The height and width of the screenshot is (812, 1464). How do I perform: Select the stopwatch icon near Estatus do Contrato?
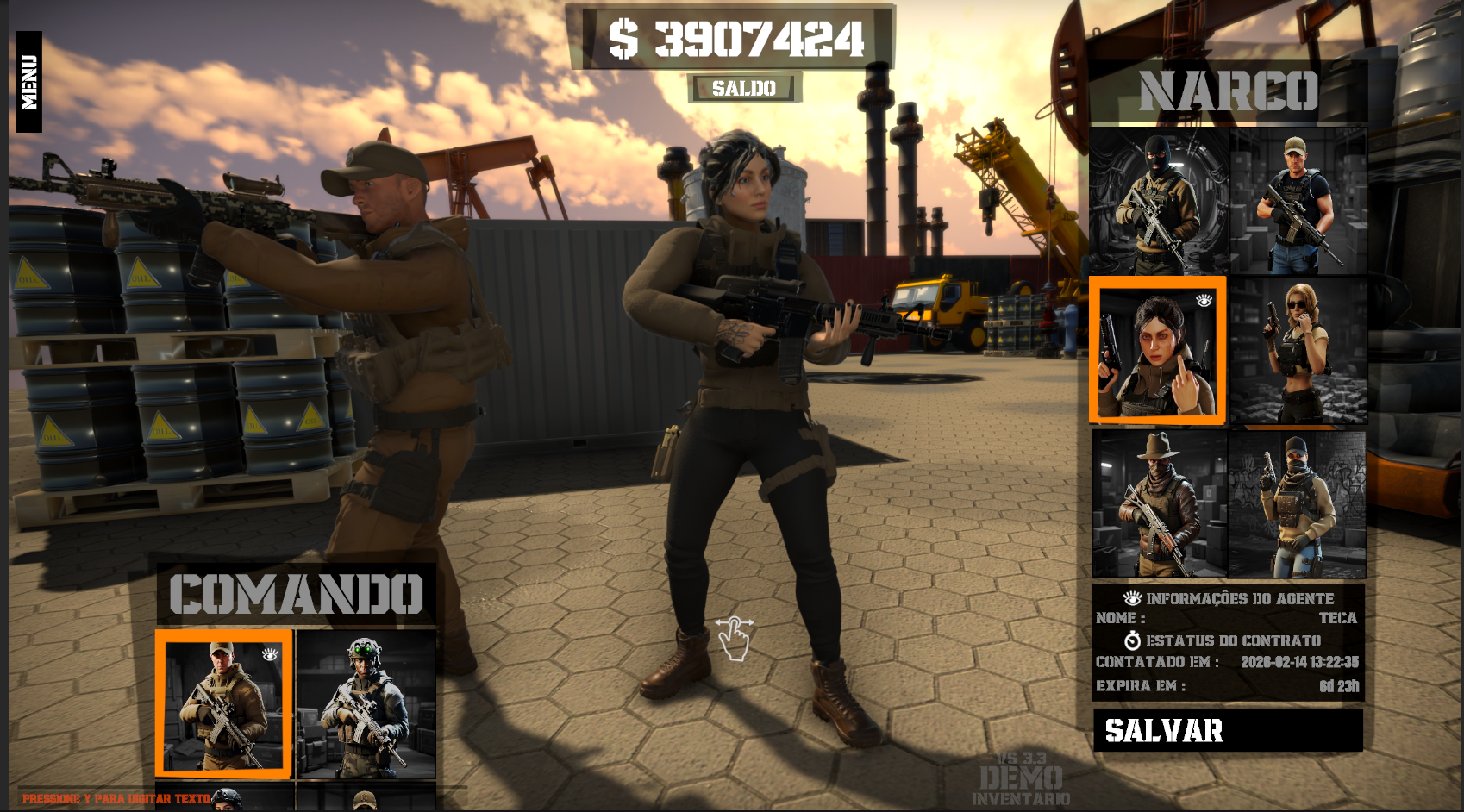click(1134, 640)
